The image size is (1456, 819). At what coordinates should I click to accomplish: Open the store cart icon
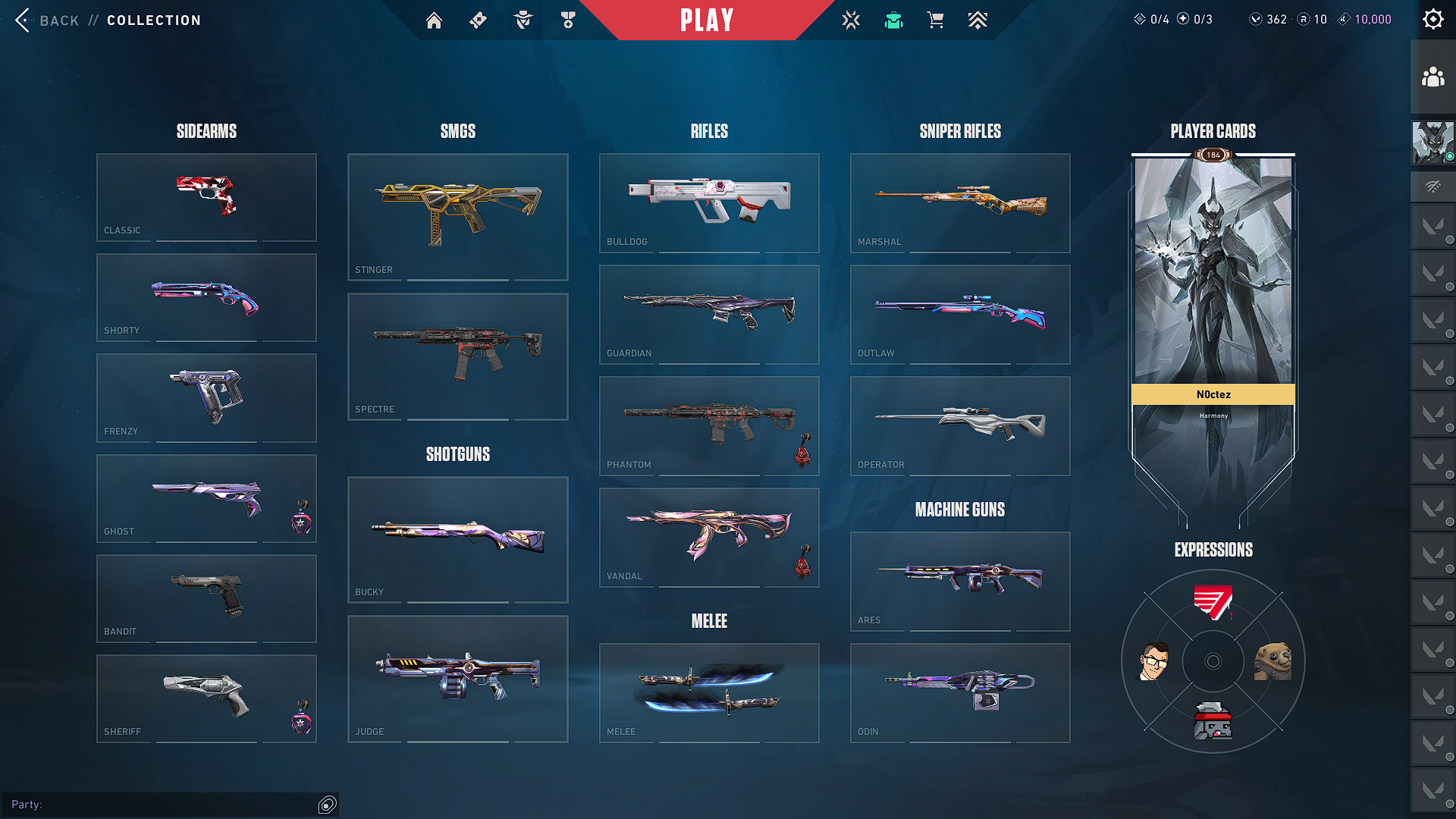coord(936,20)
